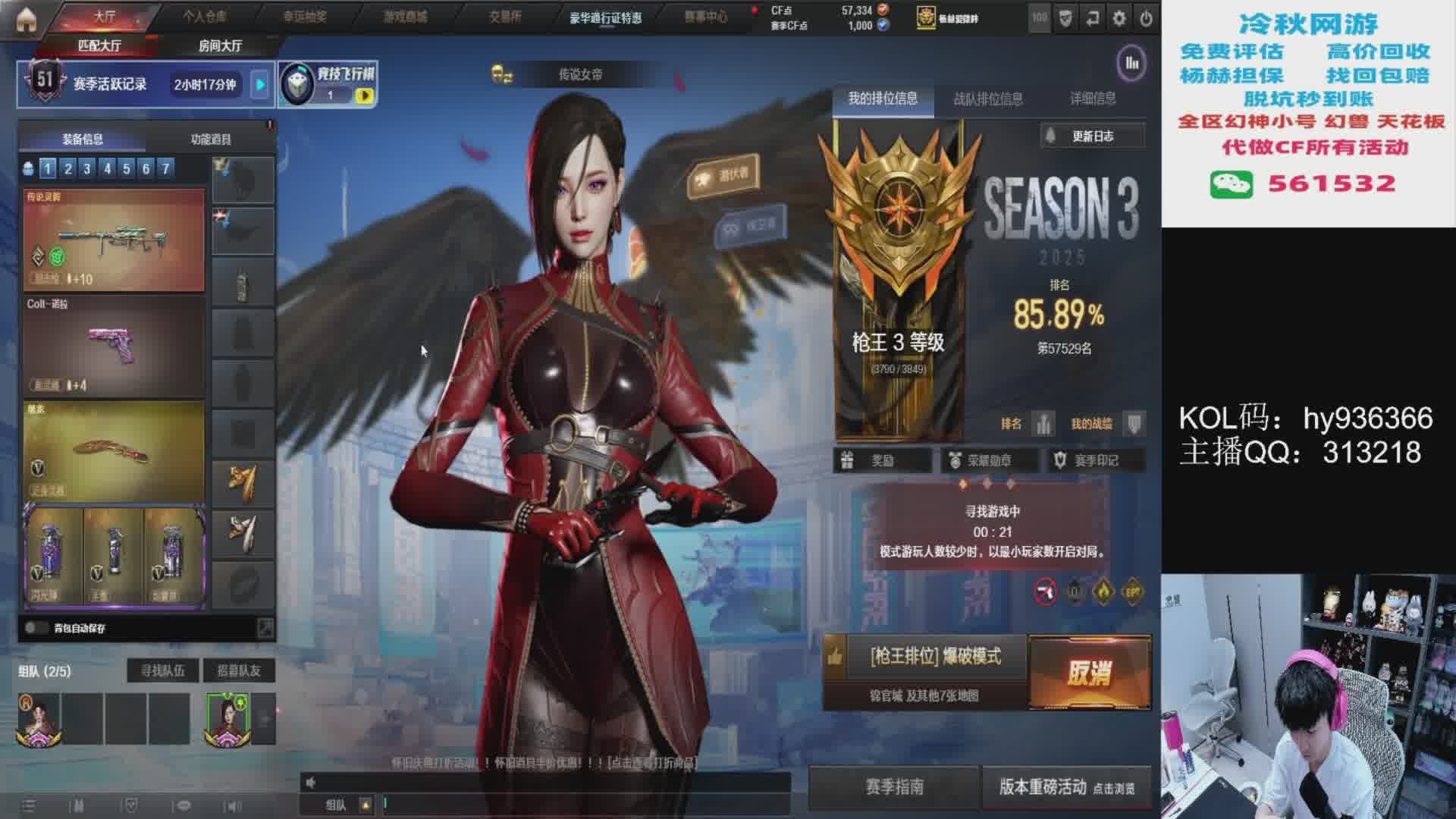Cancel matchmaking with the 取消 button
Viewport: 1456px width, 819px height.
tap(1089, 673)
